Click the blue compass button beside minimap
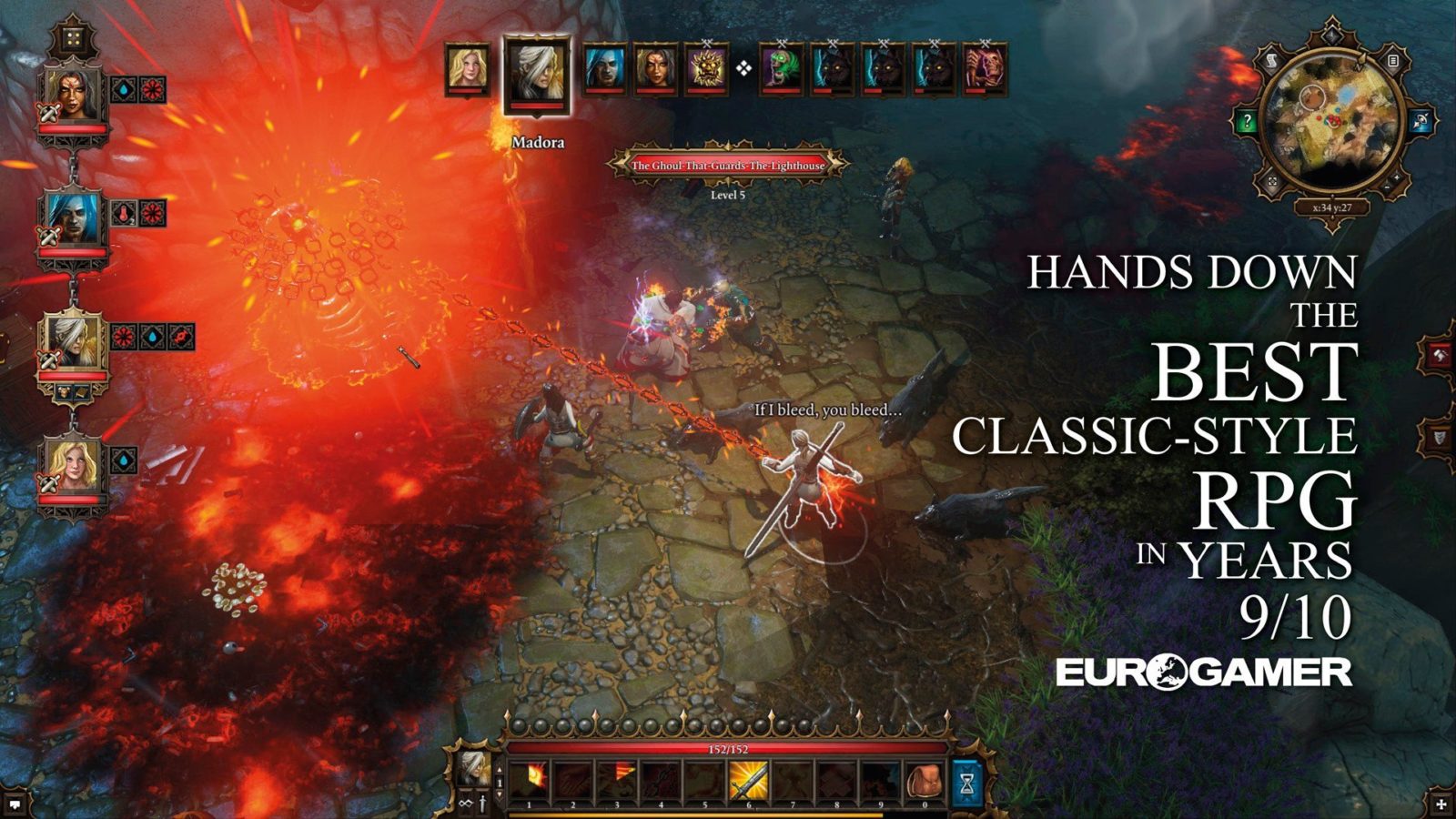This screenshot has width=1456, height=819. [1419, 121]
